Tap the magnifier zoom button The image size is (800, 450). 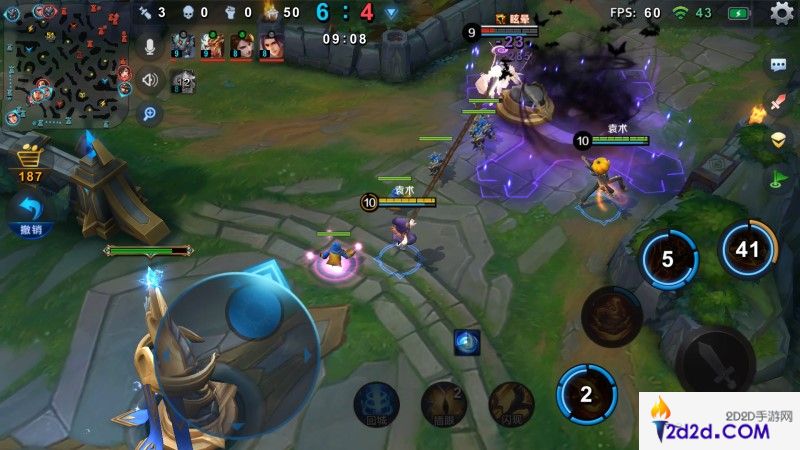pos(151,113)
